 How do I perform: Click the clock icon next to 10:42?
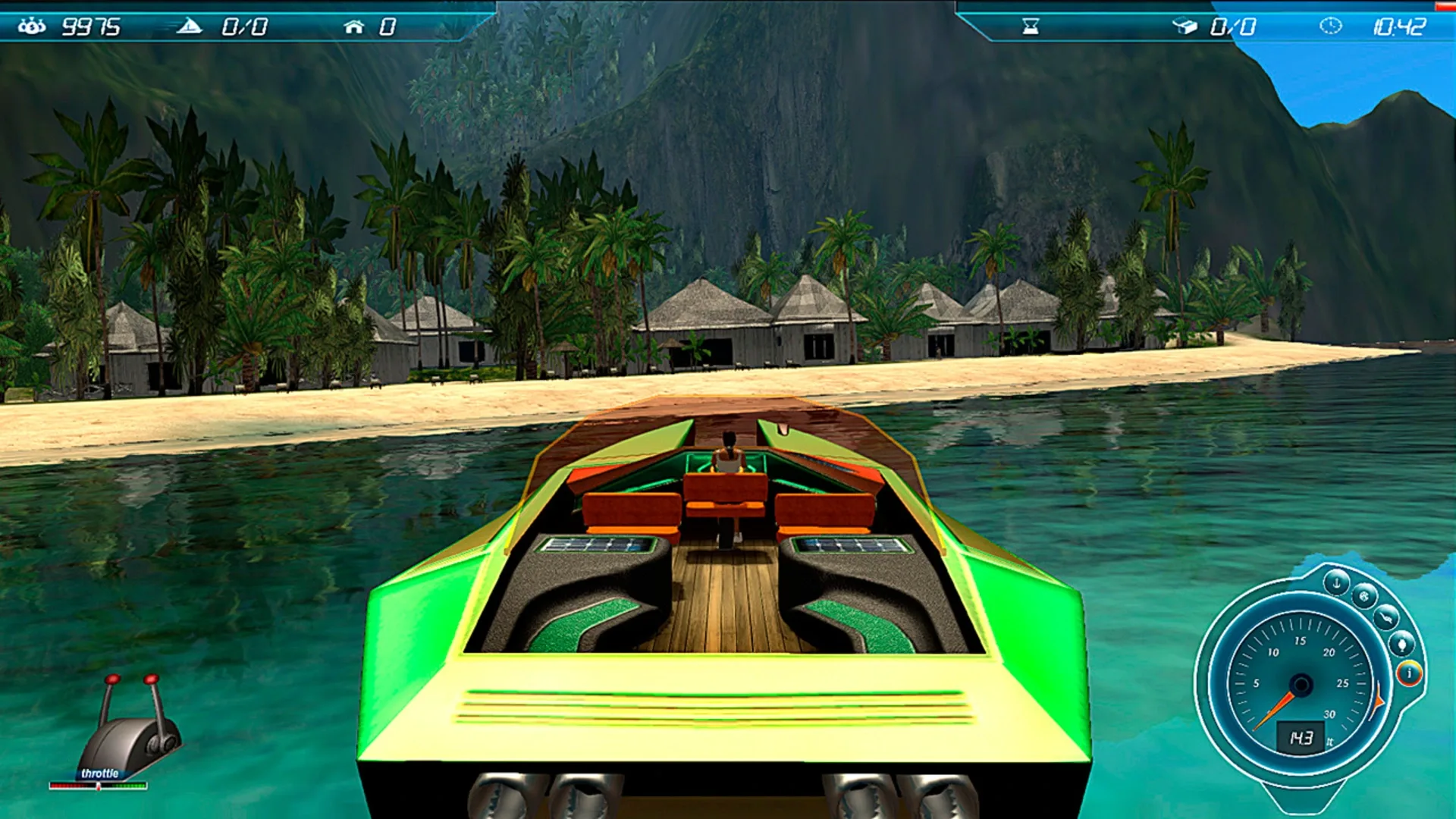(x=1331, y=26)
